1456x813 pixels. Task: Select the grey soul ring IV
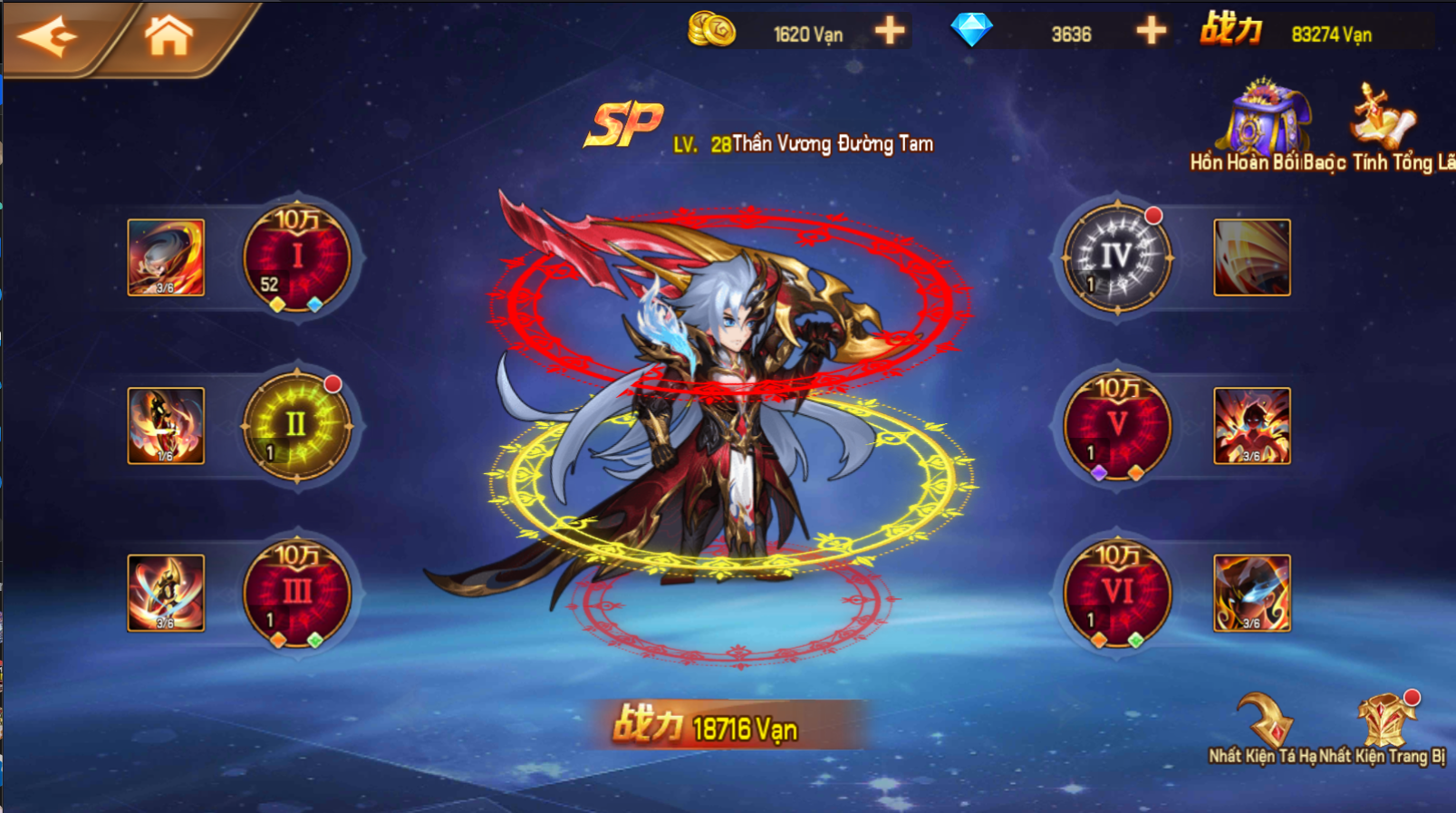(1116, 258)
